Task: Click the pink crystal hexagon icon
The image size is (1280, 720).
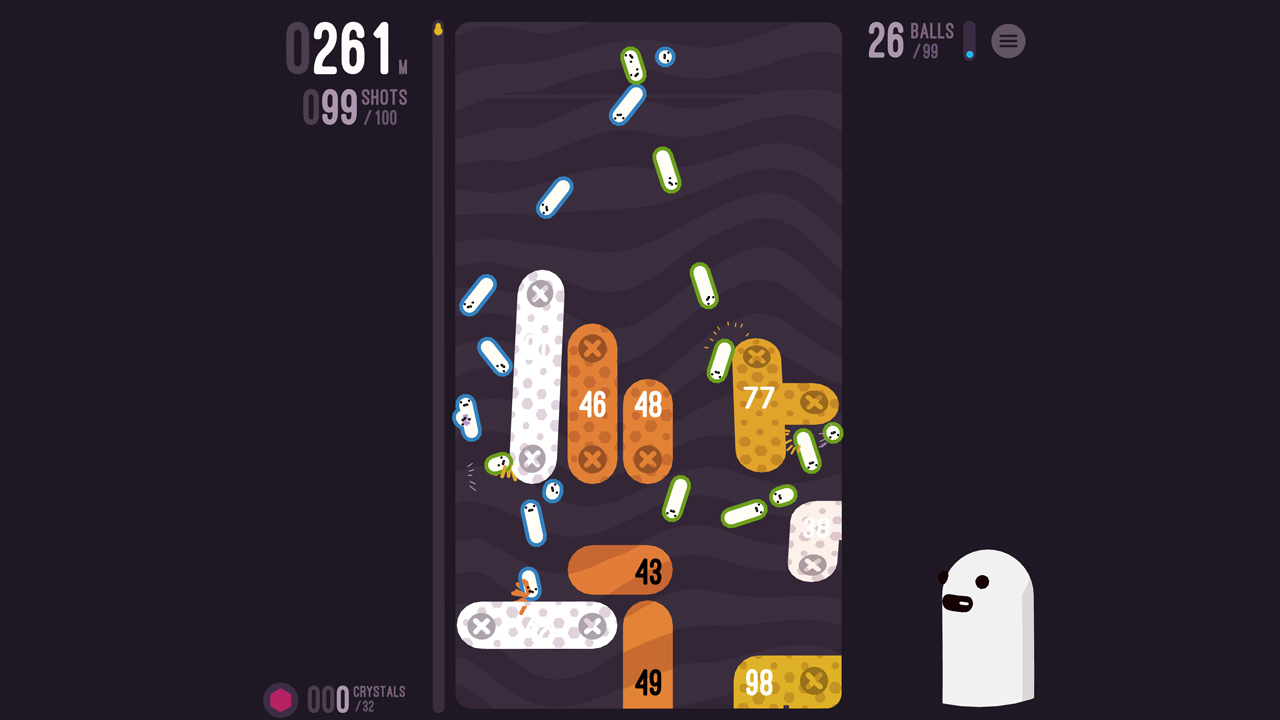Action: point(281,700)
